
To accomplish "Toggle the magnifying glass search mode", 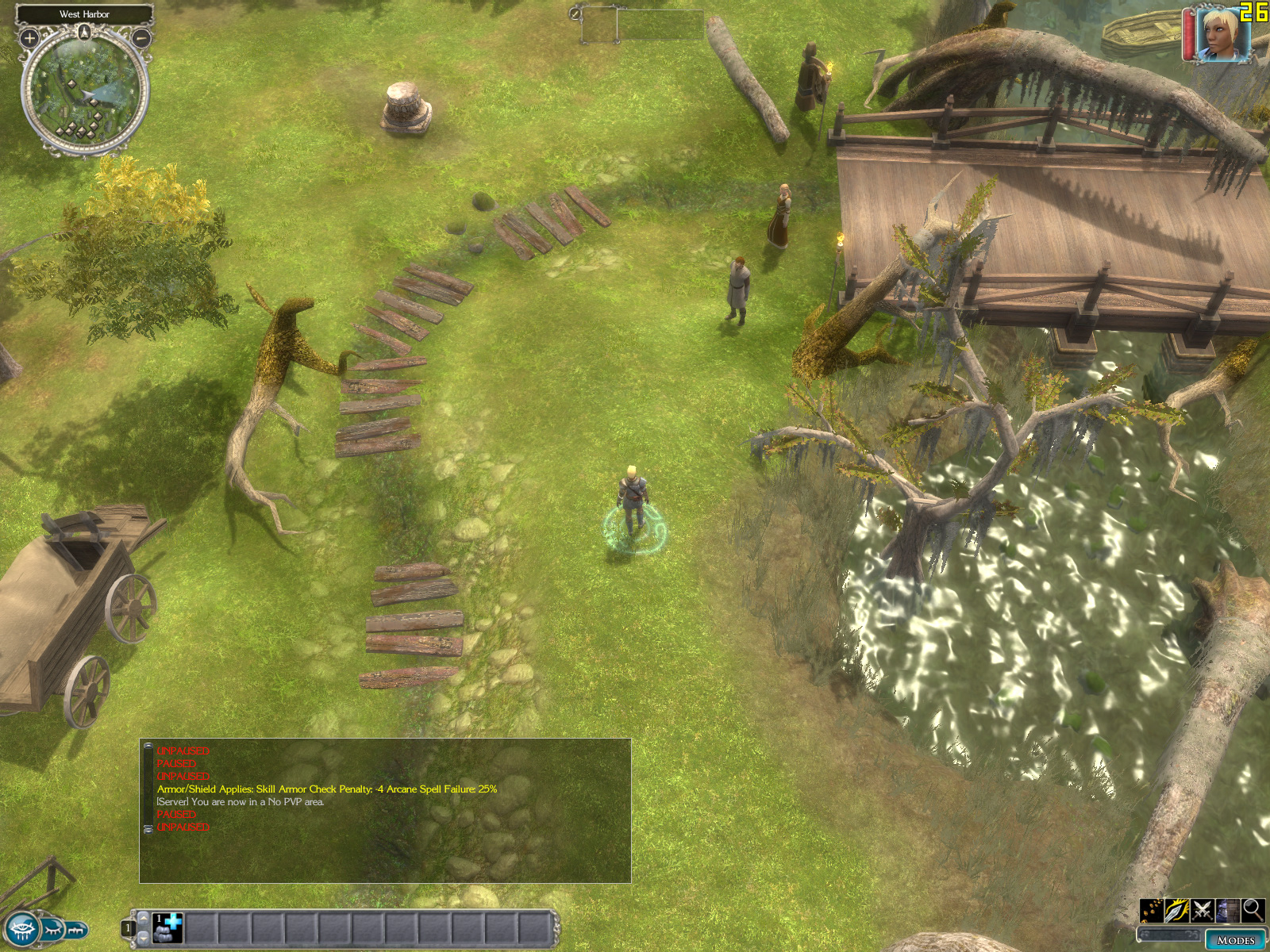I will pyautogui.click(x=1253, y=909).
